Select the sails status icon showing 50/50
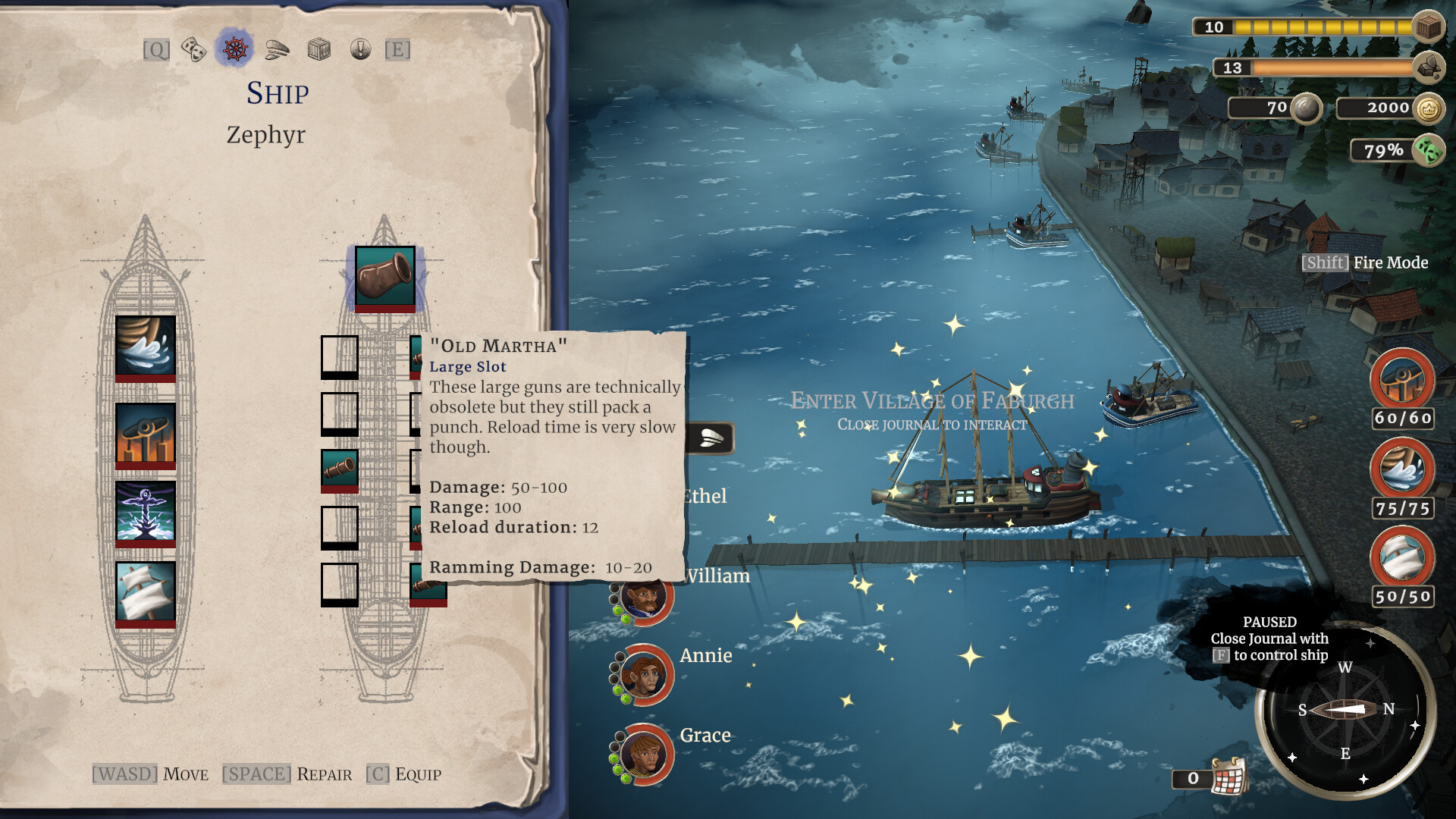The image size is (1456, 819). (1402, 557)
